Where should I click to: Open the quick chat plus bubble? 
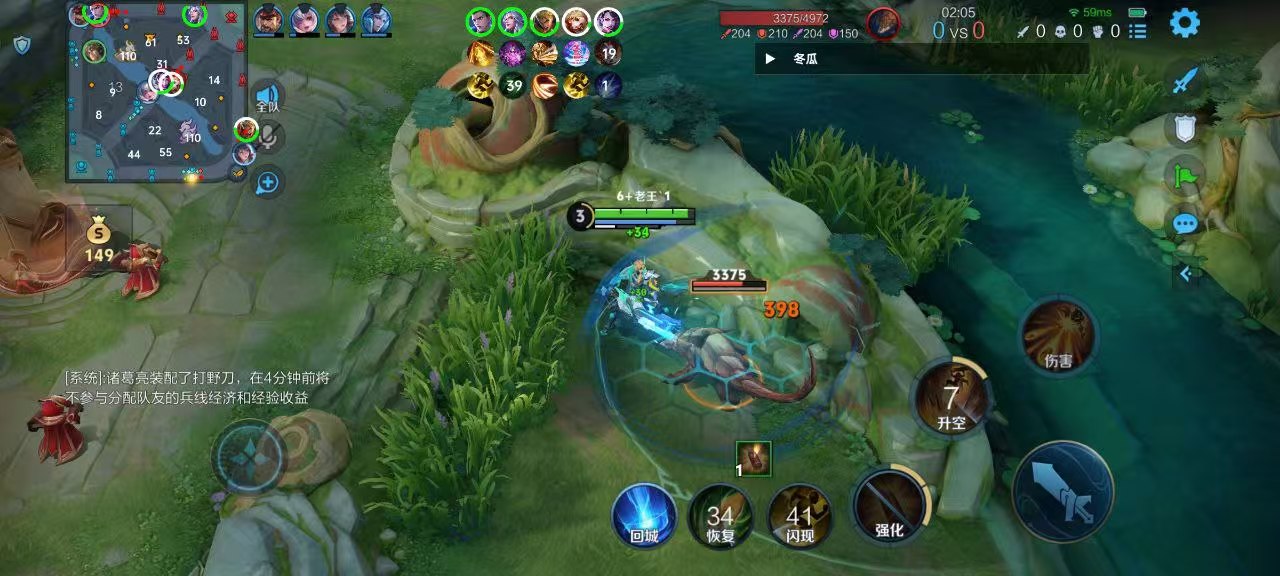267,182
